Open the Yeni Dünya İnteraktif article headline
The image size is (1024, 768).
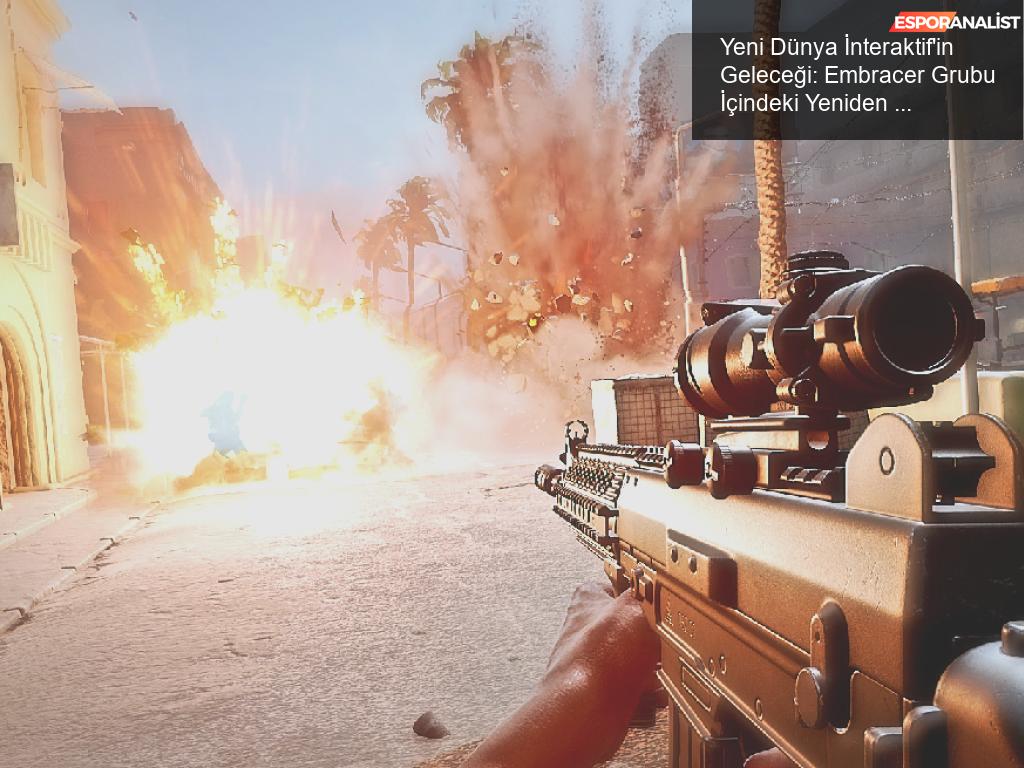[x=857, y=75]
